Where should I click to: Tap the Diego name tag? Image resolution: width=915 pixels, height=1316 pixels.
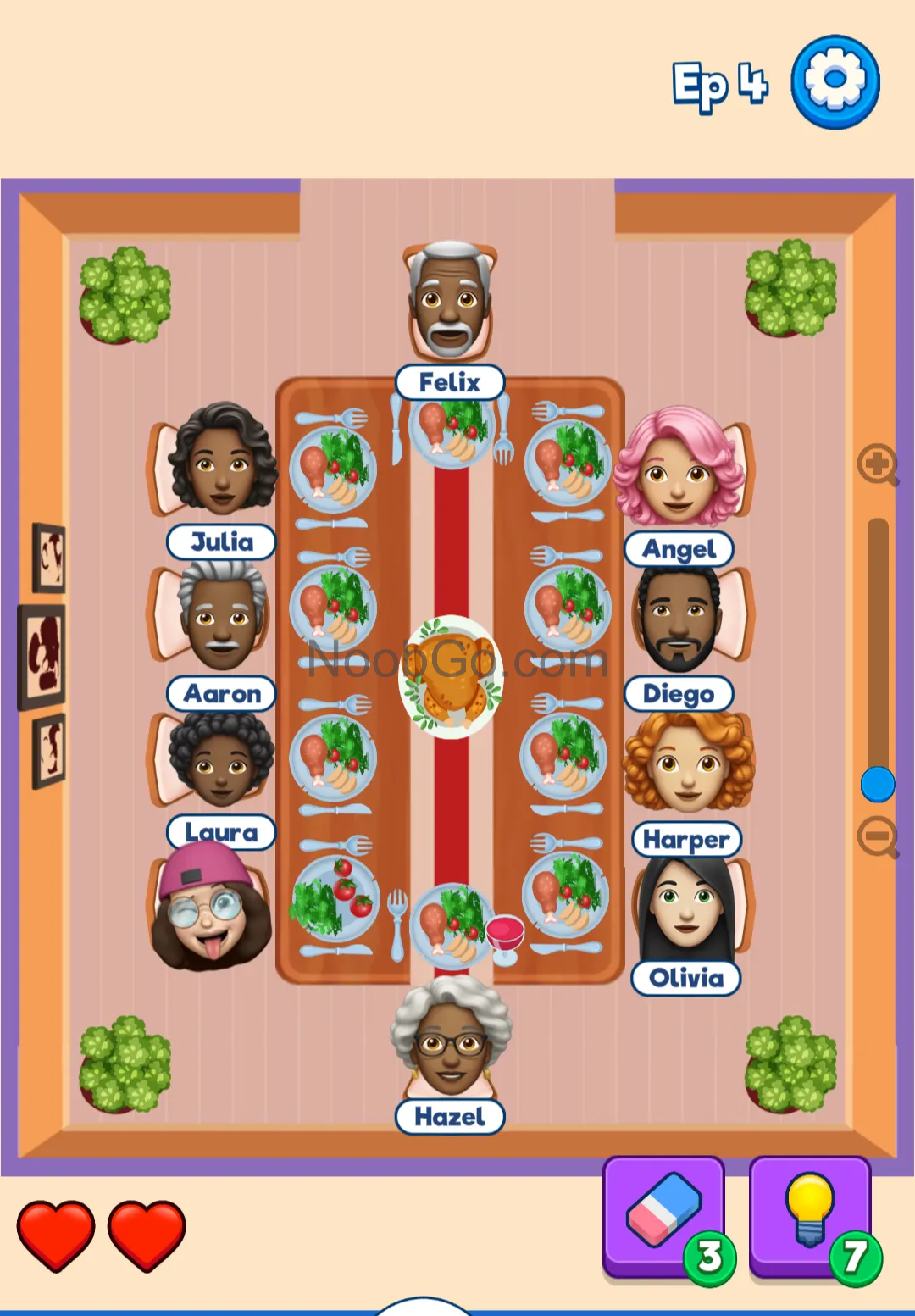(x=679, y=694)
